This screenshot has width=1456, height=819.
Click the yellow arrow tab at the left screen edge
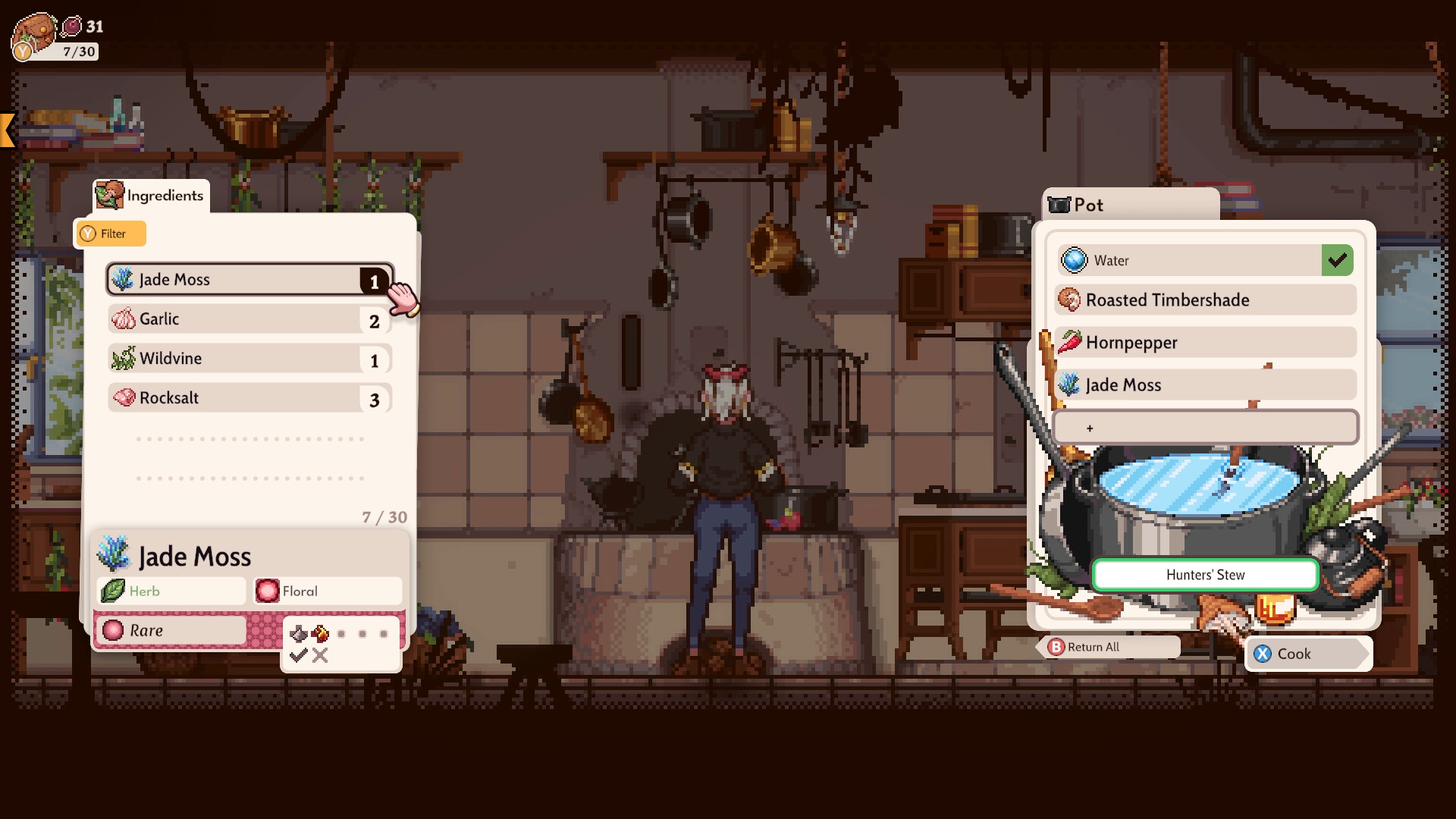coord(6,129)
